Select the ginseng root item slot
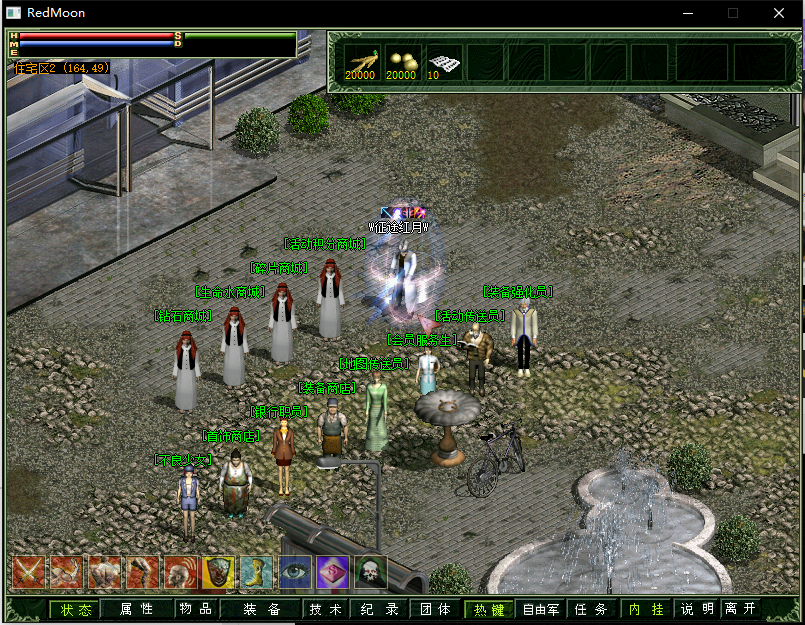 [x=361, y=61]
